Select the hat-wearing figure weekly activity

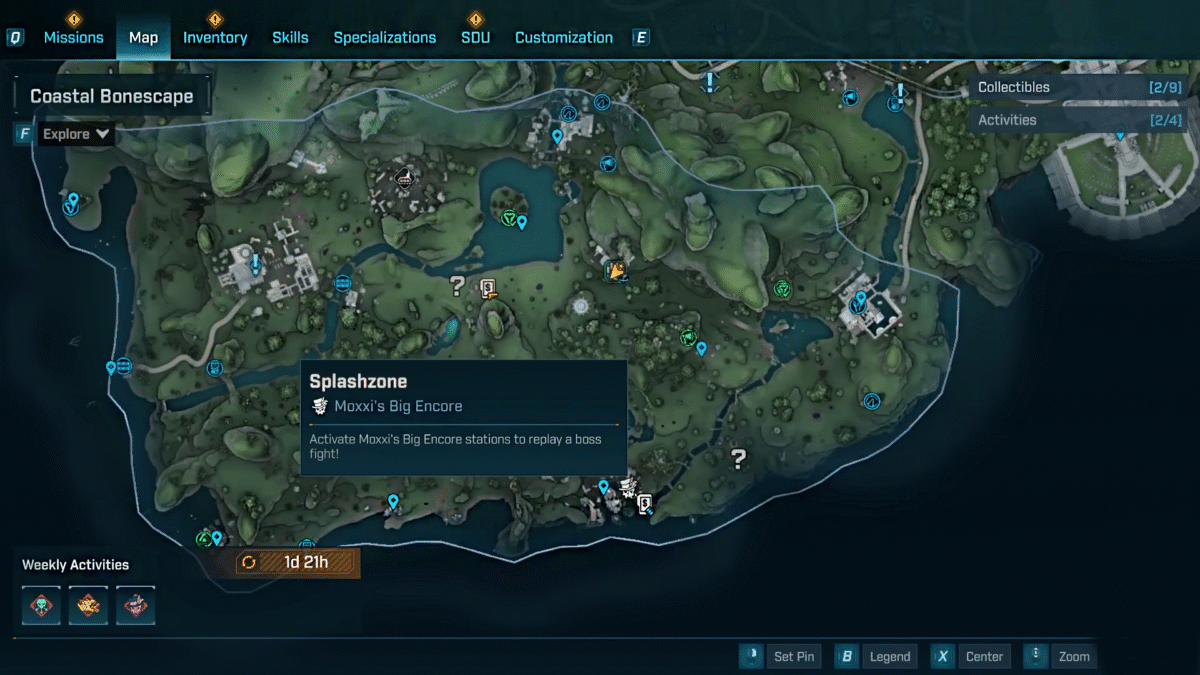click(135, 605)
